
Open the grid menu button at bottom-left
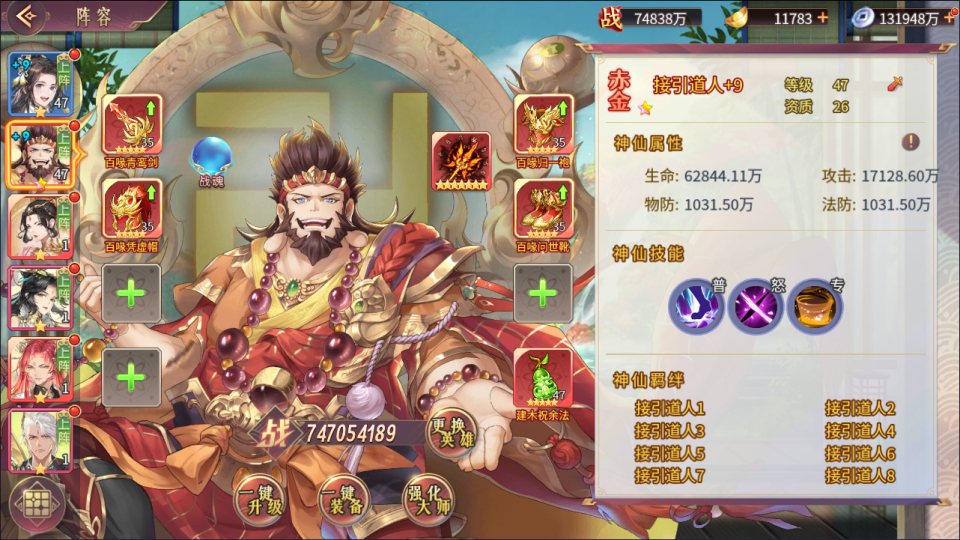coord(37,506)
